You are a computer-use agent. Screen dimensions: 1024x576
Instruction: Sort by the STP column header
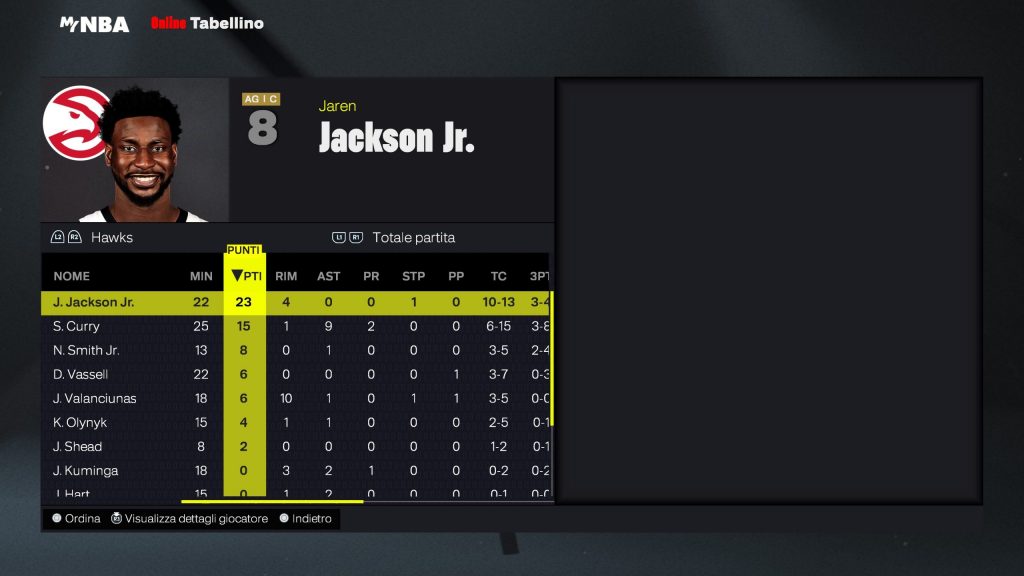tap(413, 276)
